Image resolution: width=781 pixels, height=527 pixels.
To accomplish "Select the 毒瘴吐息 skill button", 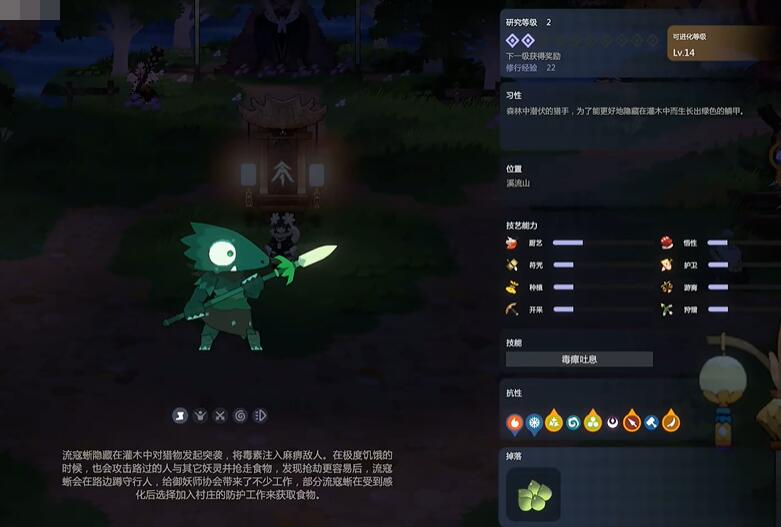I will coord(579,359).
